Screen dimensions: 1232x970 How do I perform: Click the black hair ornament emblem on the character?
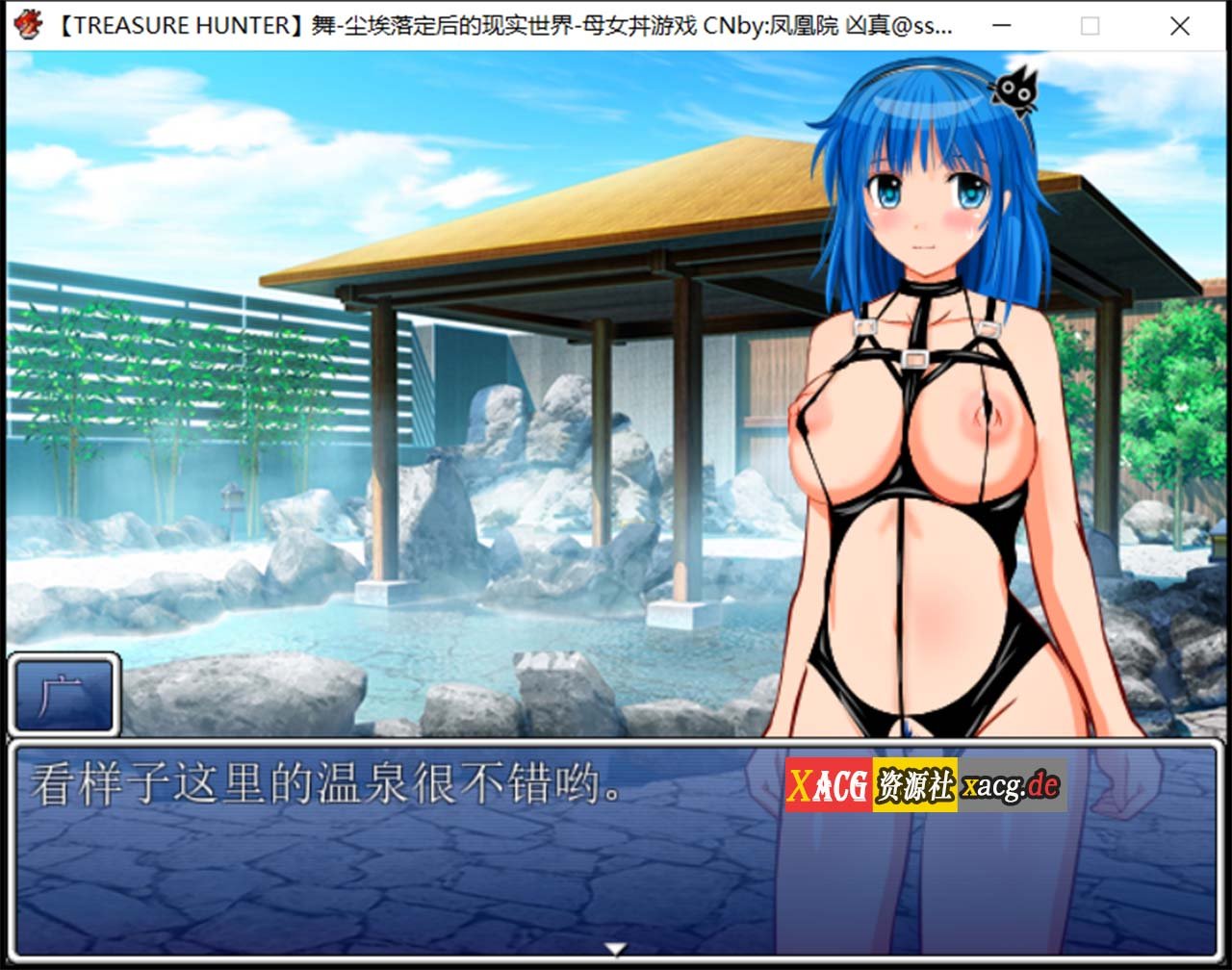(1015, 91)
